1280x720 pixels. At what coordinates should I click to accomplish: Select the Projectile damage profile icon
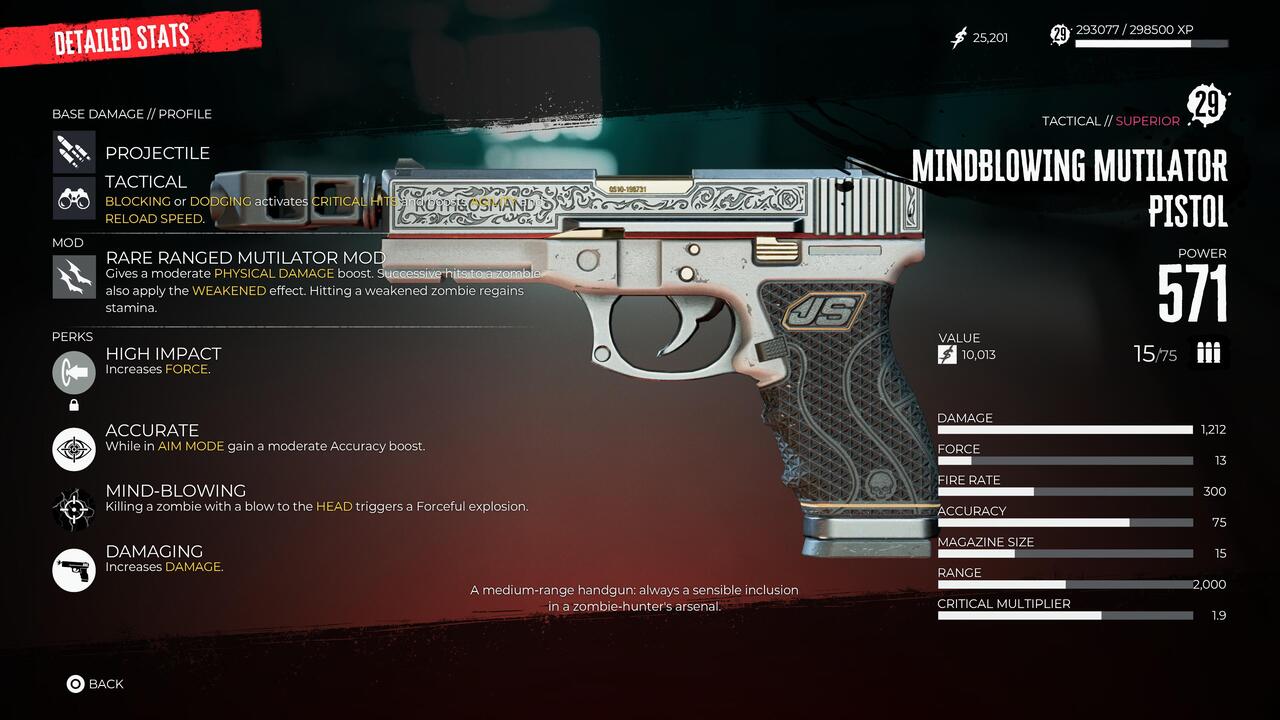(x=72, y=151)
